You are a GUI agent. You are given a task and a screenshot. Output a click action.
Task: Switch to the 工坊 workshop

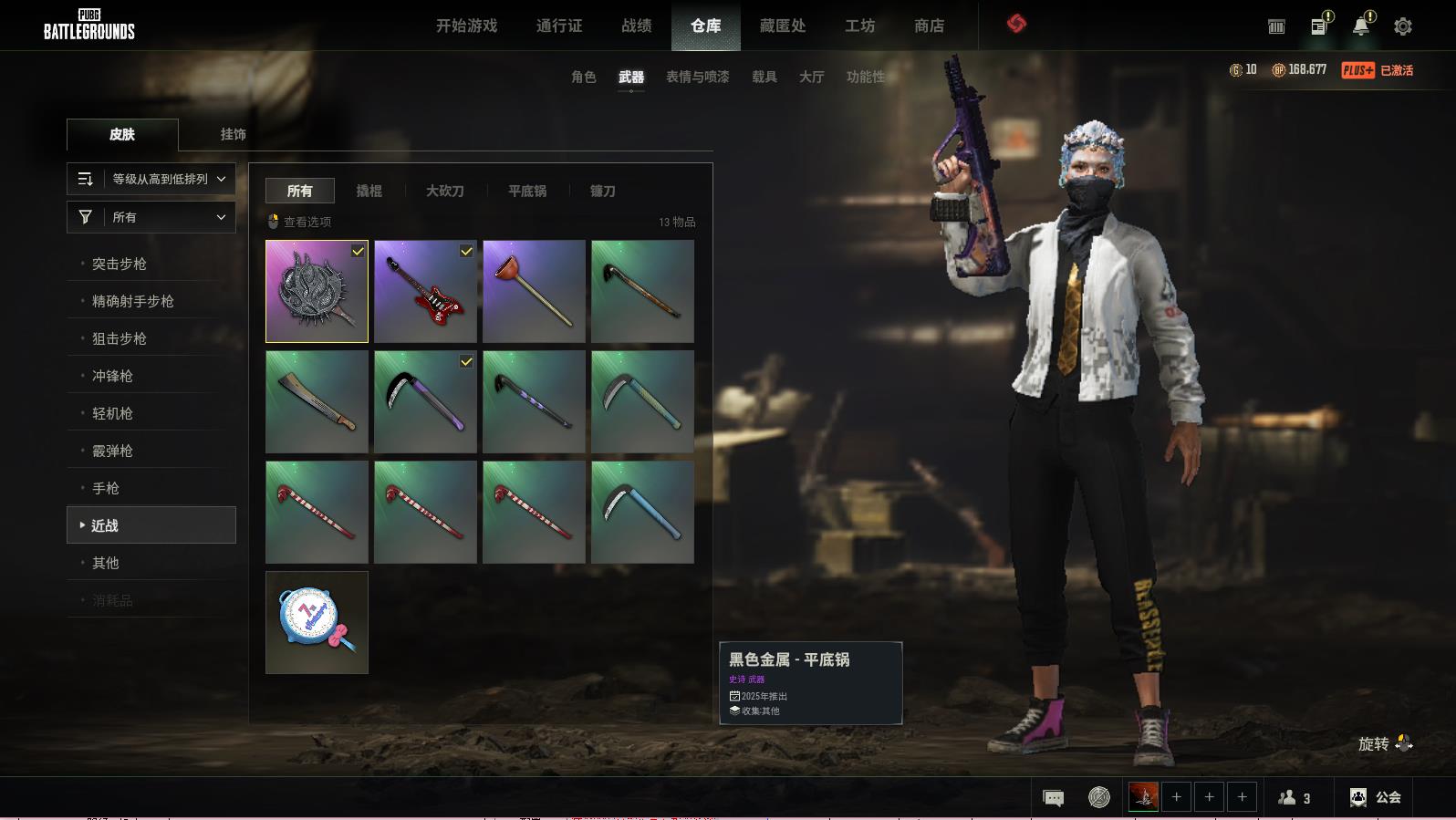pos(859,26)
